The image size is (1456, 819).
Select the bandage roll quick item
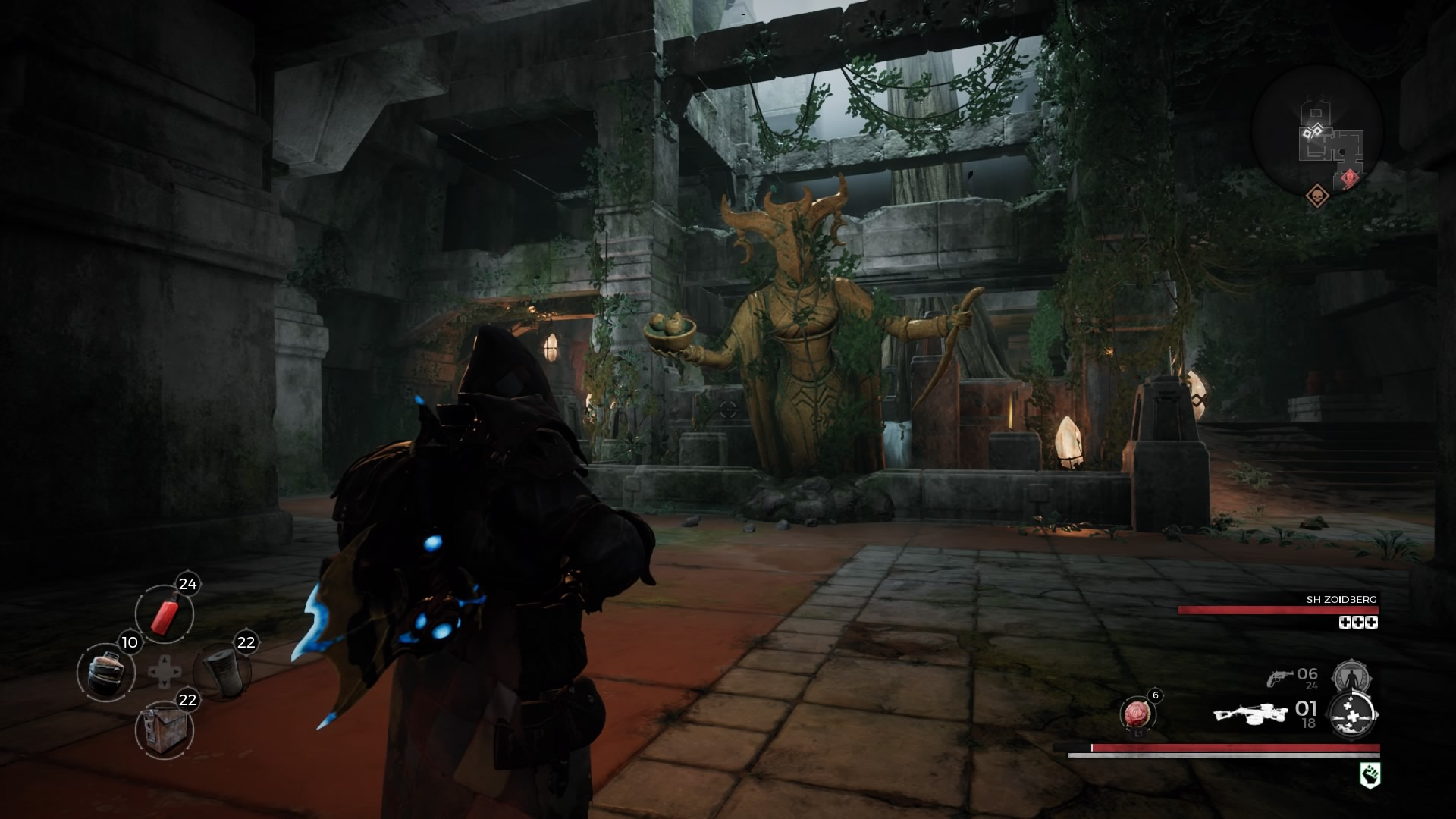tap(222, 673)
